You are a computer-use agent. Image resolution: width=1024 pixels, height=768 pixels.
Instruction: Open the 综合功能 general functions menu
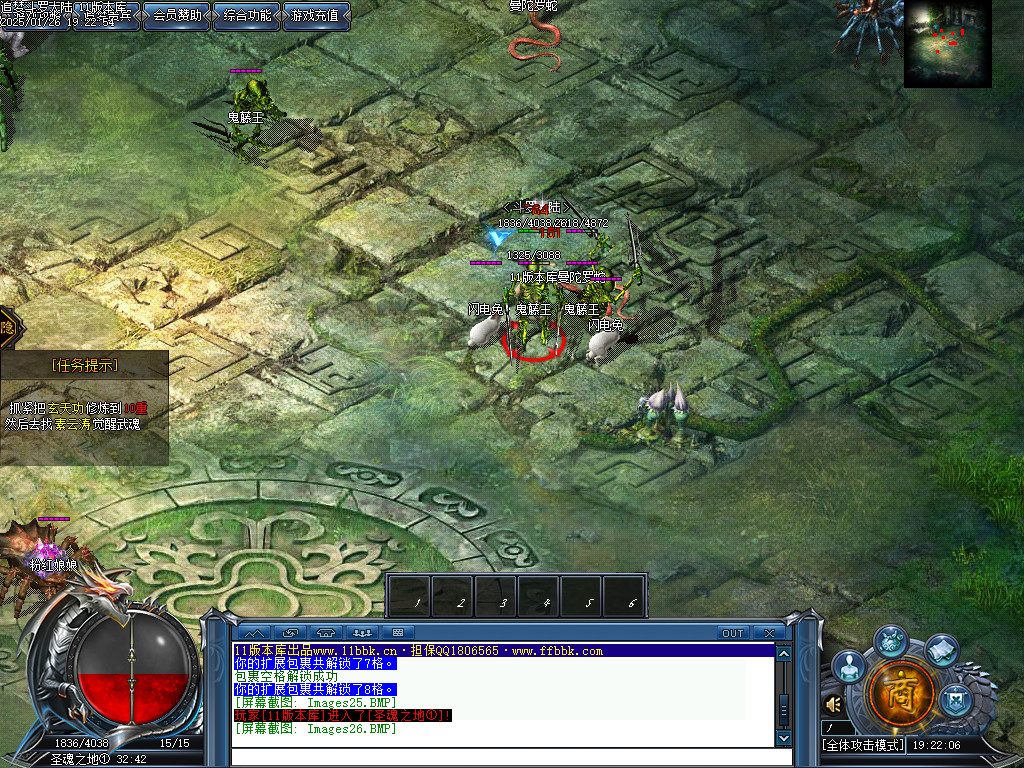(246, 15)
